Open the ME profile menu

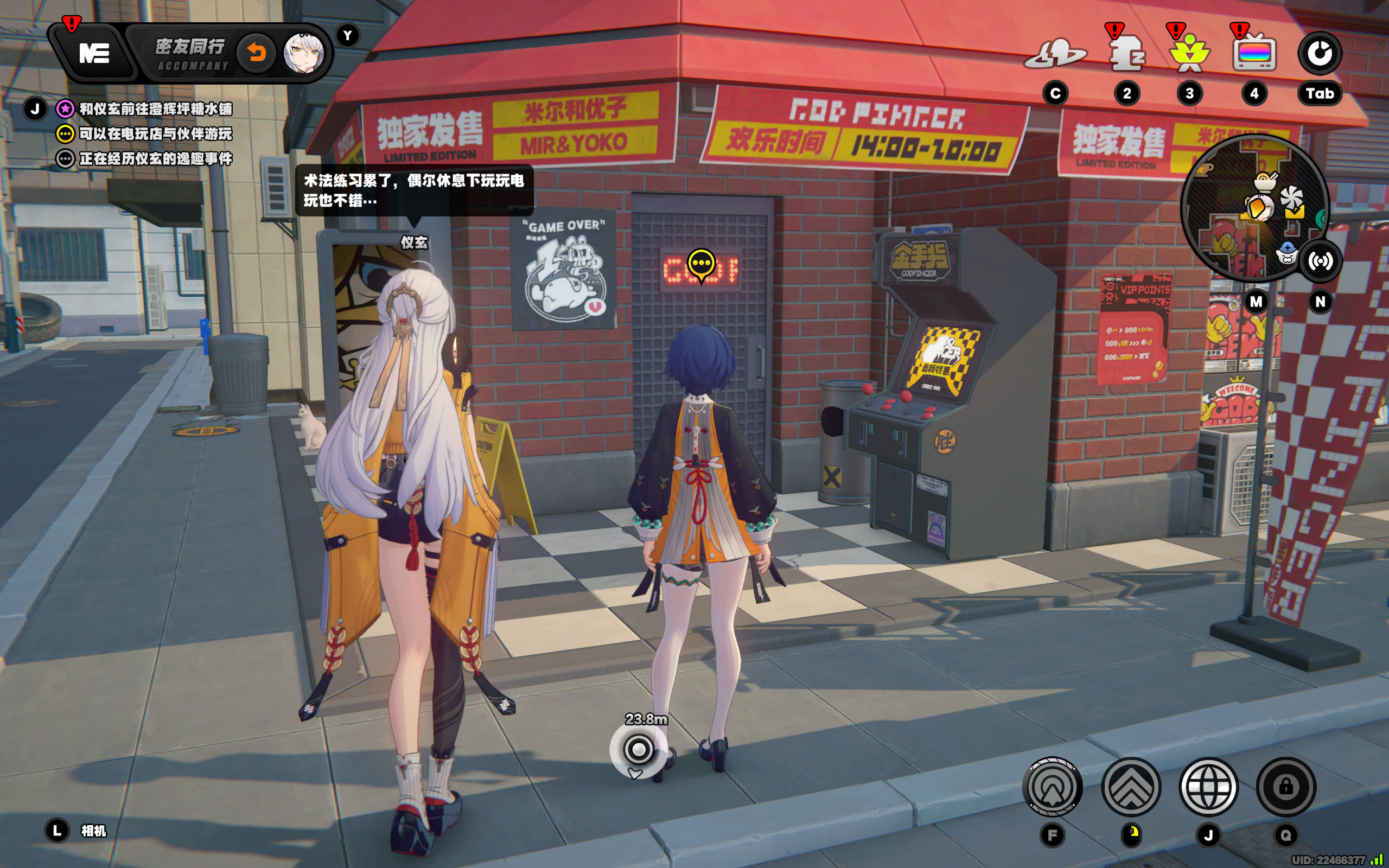point(93,53)
